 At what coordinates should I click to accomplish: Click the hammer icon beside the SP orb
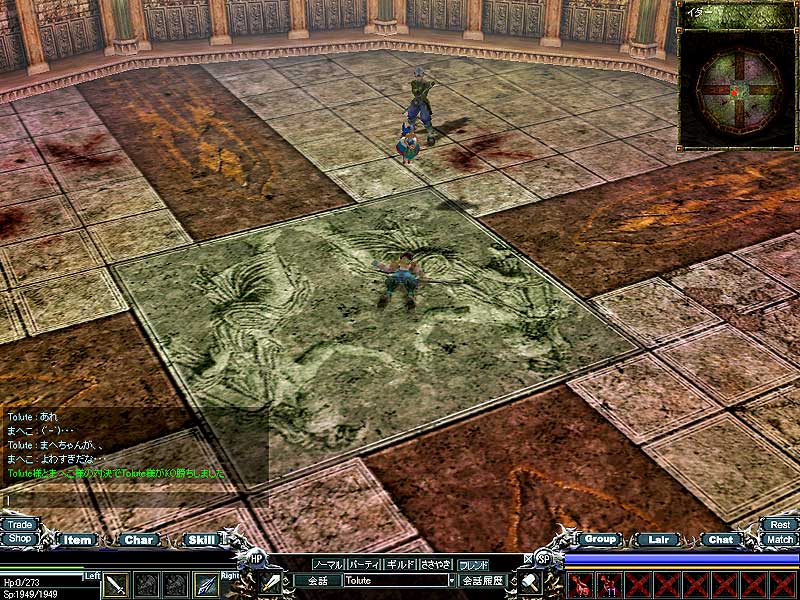[529, 582]
